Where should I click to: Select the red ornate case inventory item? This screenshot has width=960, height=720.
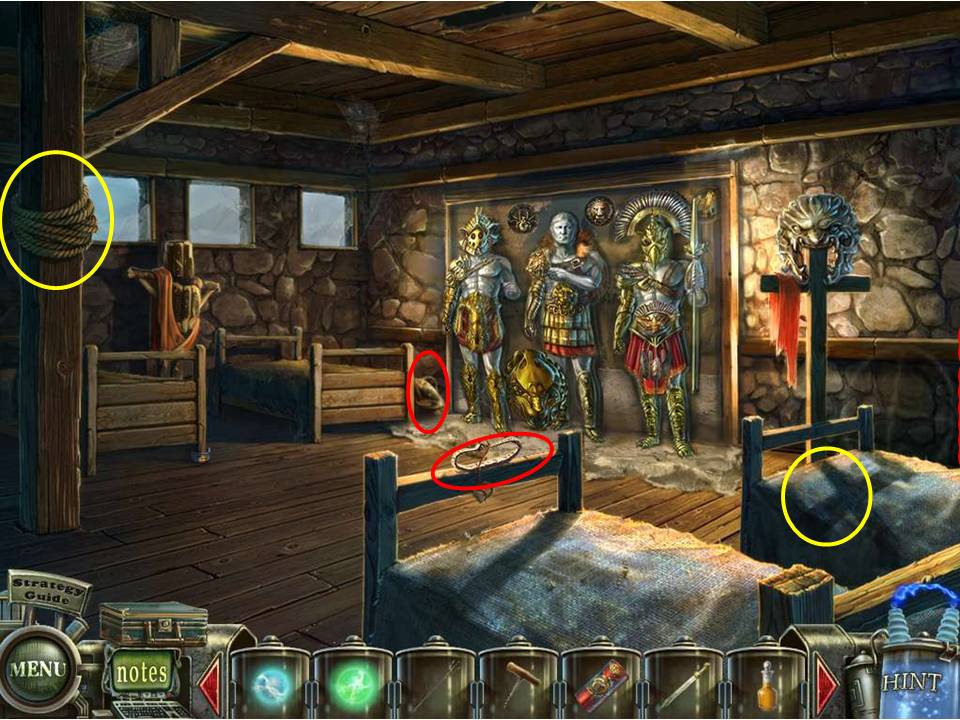(601, 685)
